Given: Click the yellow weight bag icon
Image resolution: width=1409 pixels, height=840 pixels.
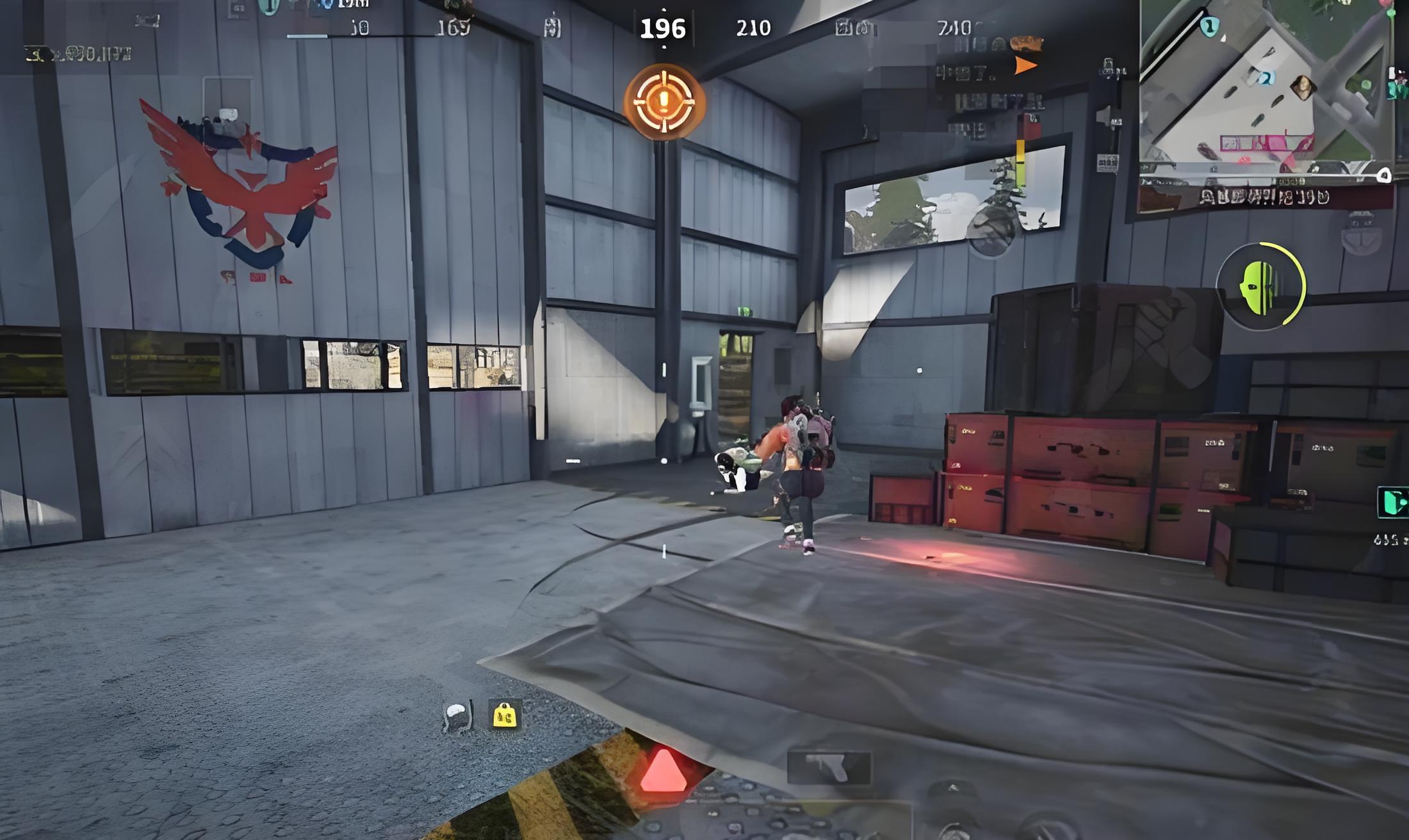Looking at the screenshot, I should (504, 715).
